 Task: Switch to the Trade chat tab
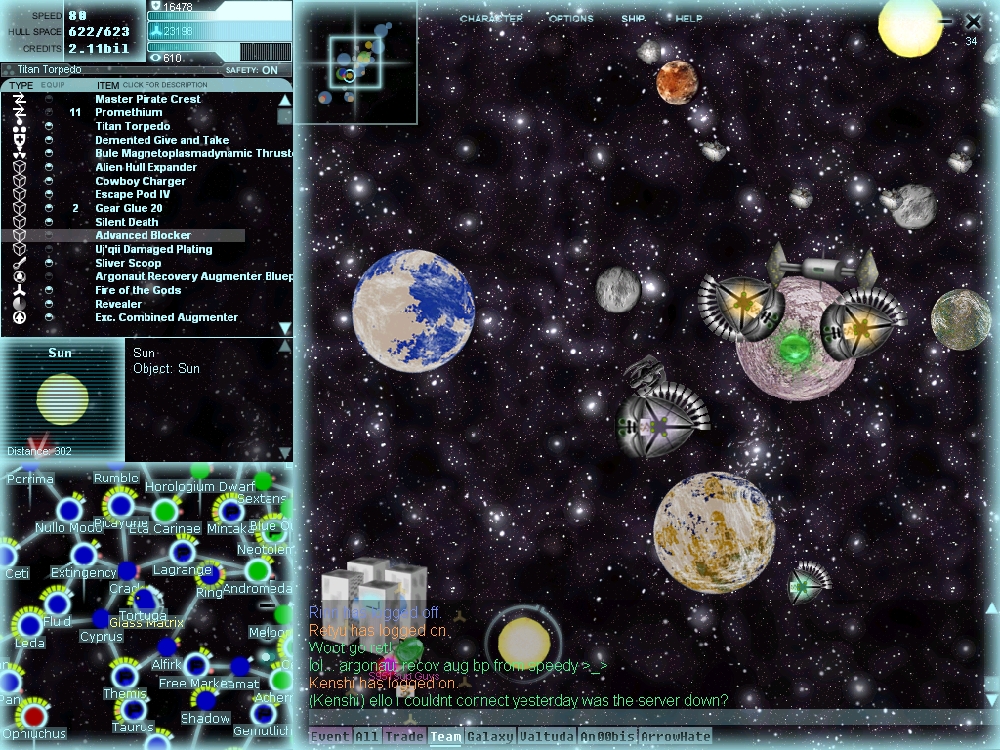[404, 737]
